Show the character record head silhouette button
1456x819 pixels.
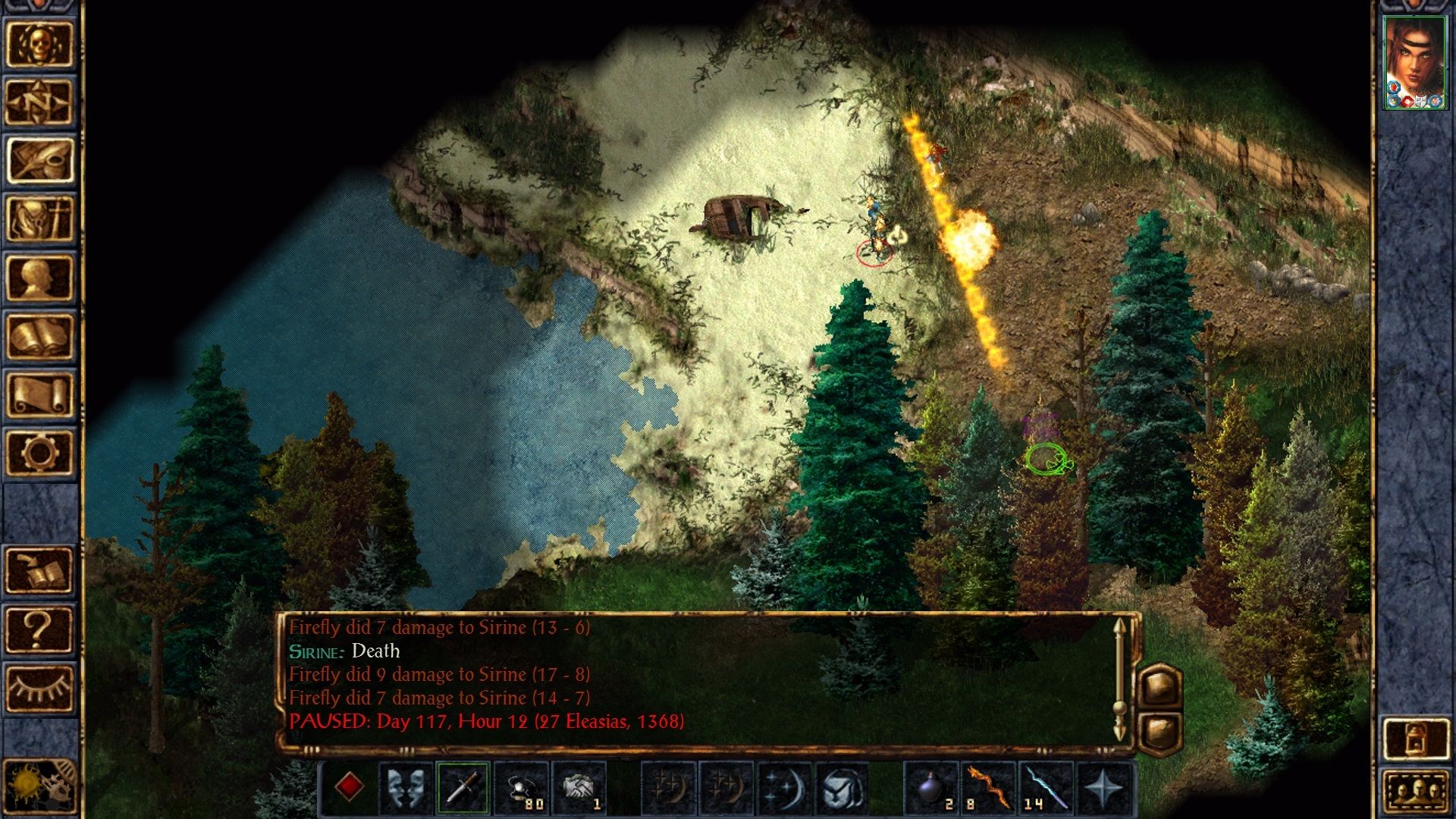(39, 278)
